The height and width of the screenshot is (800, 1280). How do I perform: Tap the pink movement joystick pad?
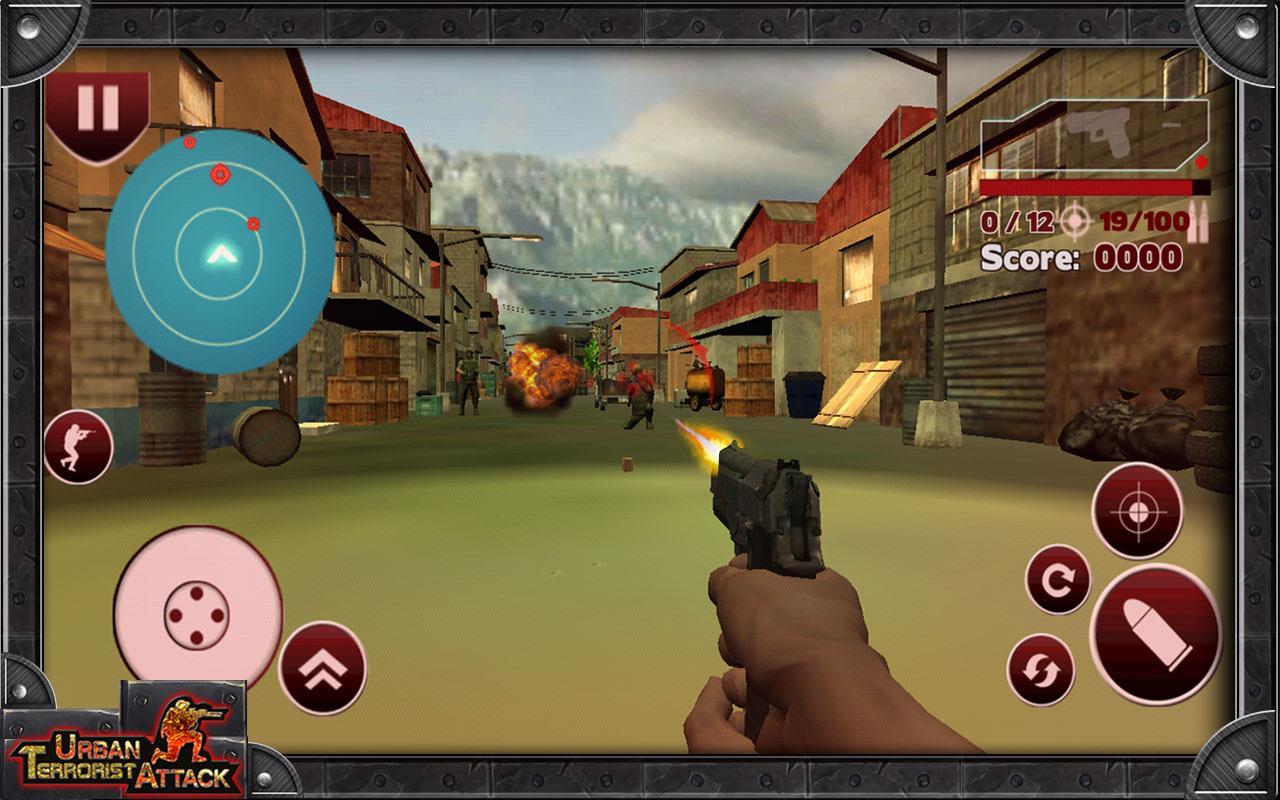(x=197, y=608)
